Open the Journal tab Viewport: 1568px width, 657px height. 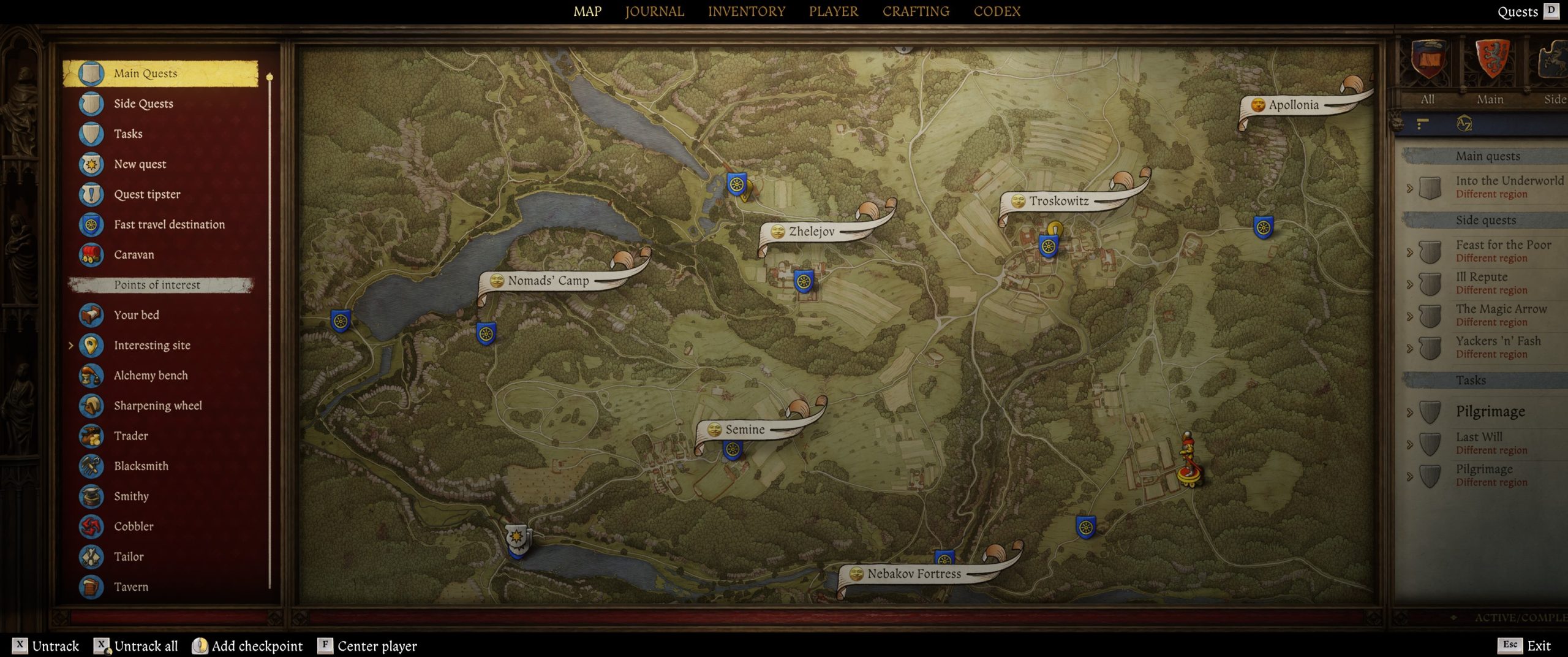(x=654, y=12)
